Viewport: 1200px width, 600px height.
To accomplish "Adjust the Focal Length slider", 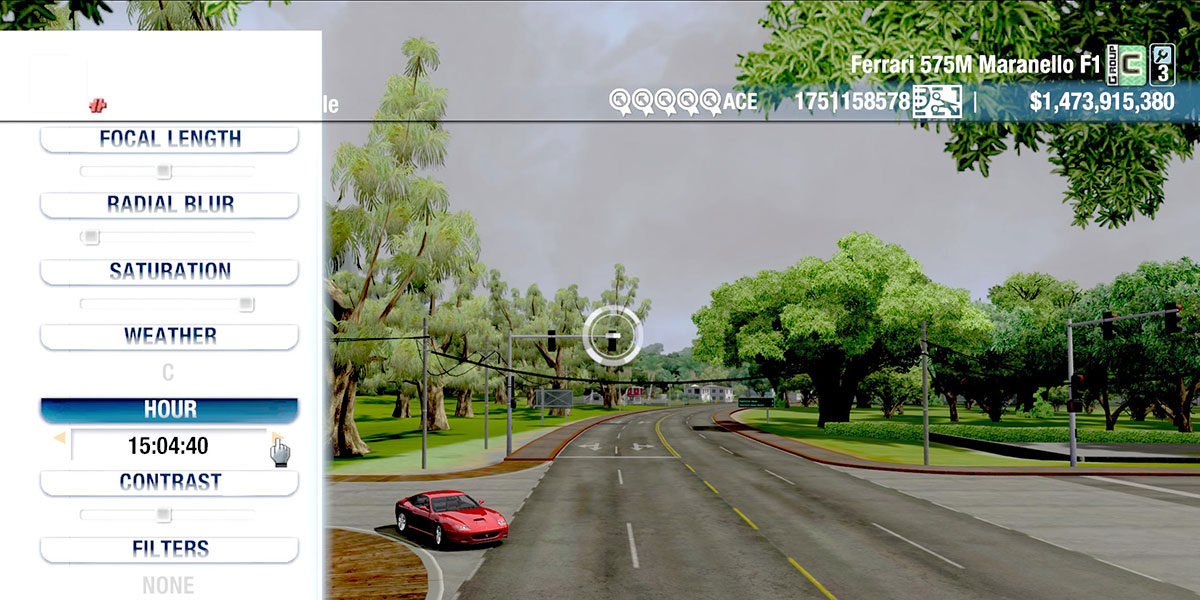I will click(x=164, y=171).
